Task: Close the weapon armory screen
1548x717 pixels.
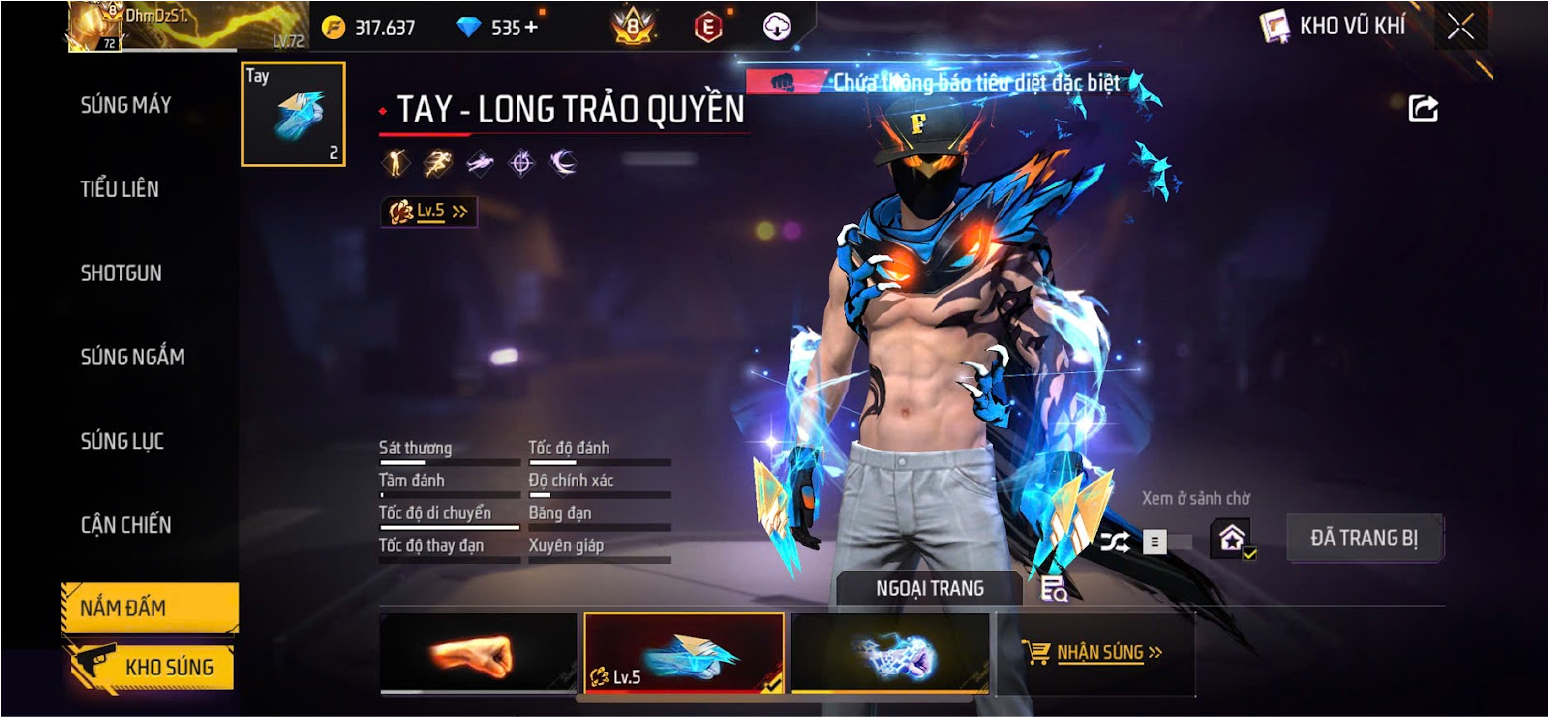Action: pyautogui.click(x=1461, y=27)
